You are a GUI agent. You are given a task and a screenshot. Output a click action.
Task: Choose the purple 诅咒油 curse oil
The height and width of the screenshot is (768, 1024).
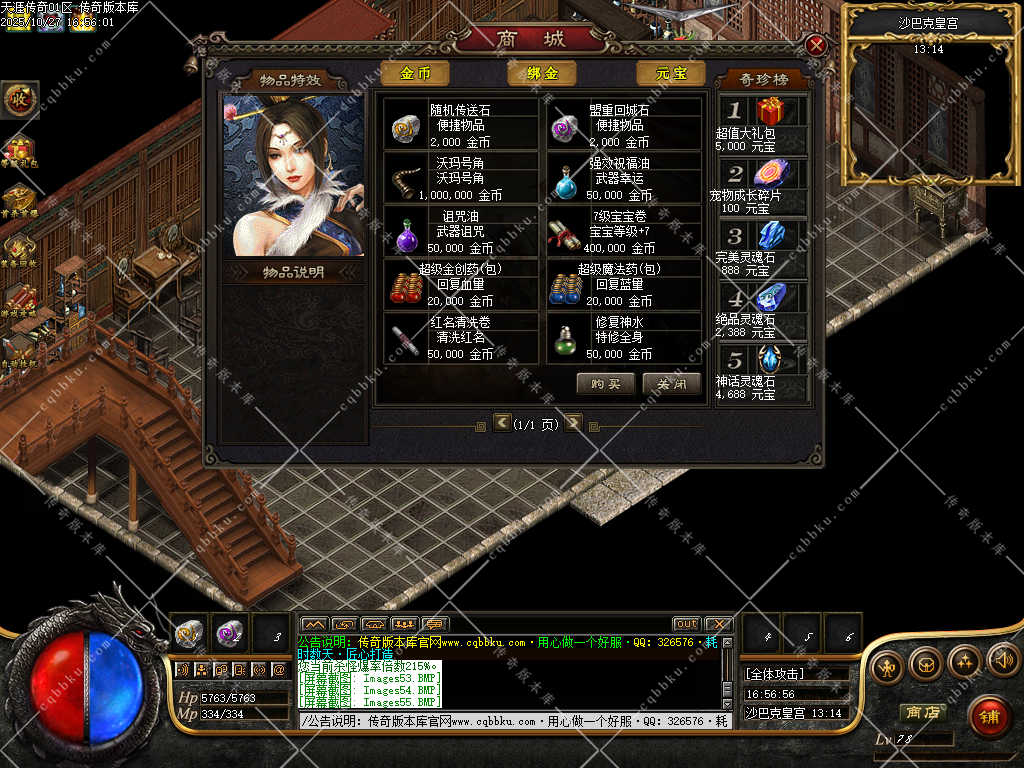(x=460, y=232)
